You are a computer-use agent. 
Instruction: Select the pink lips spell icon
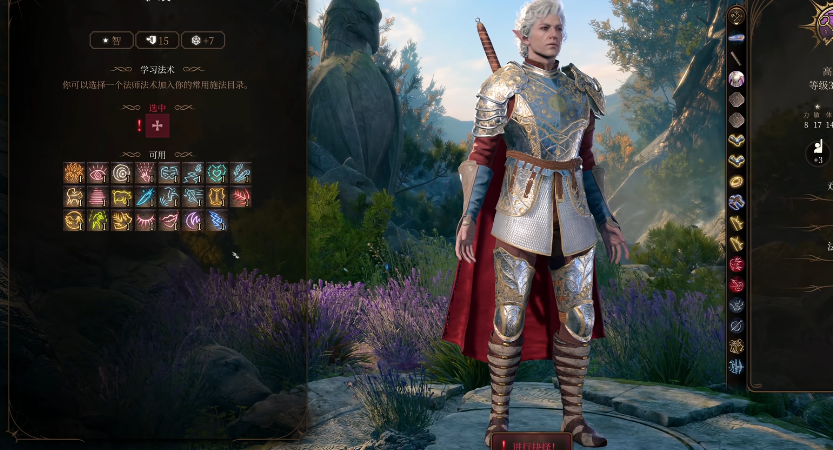coord(170,221)
